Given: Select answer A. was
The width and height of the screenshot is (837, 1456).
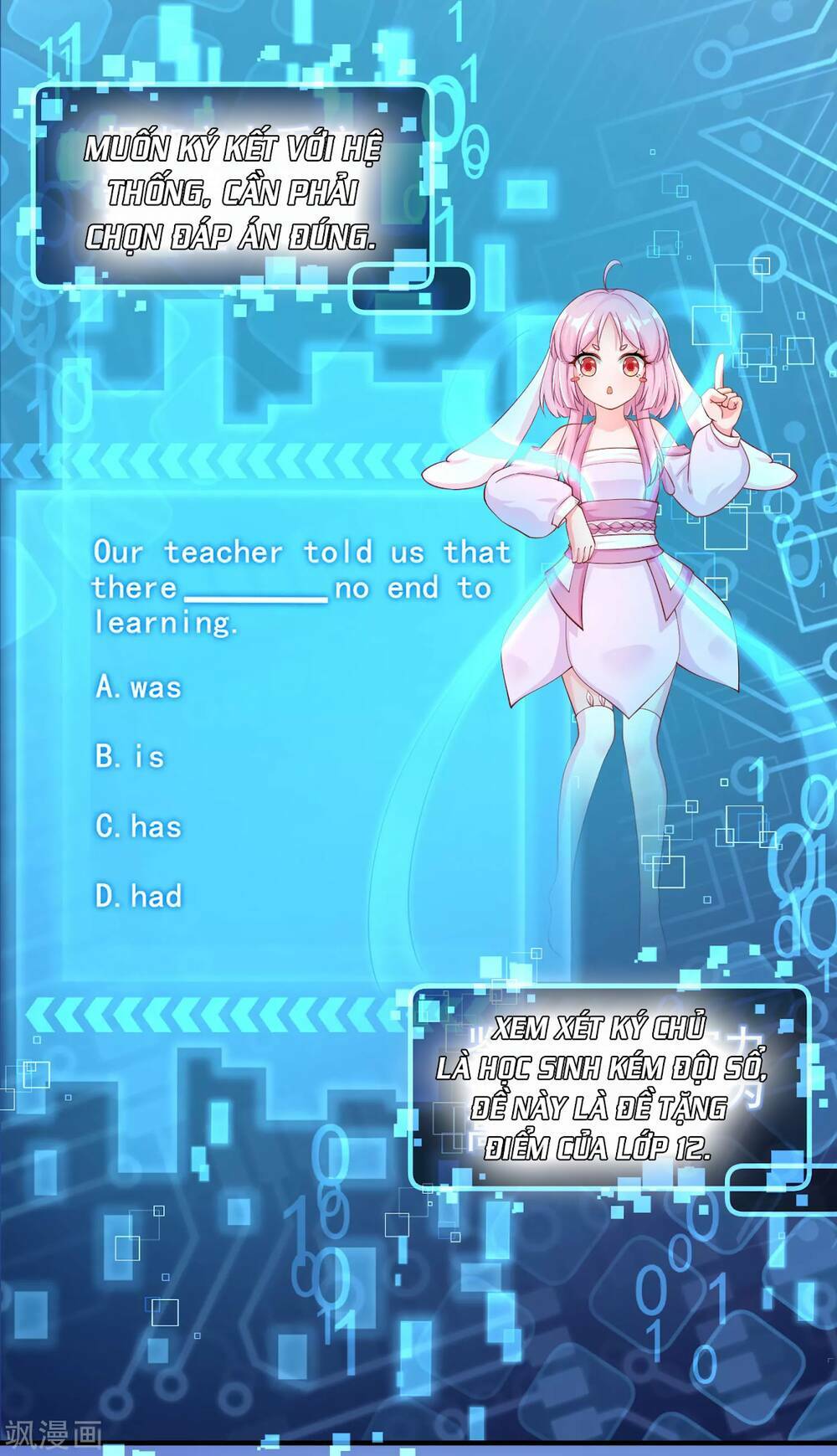Looking at the screenshot, I should click(138, 687).
